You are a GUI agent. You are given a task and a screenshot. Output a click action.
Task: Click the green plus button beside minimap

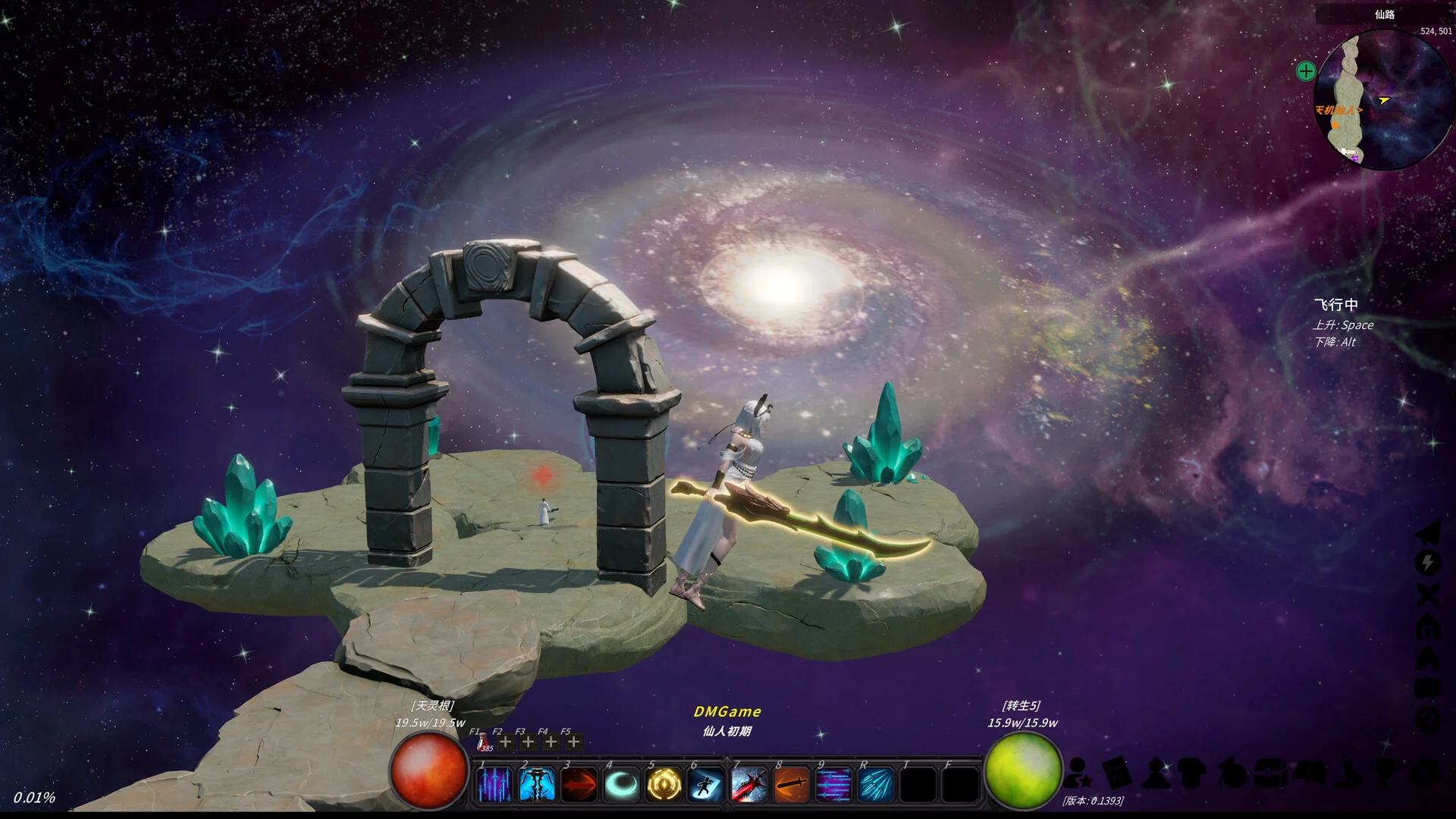tap(1306, 71)
